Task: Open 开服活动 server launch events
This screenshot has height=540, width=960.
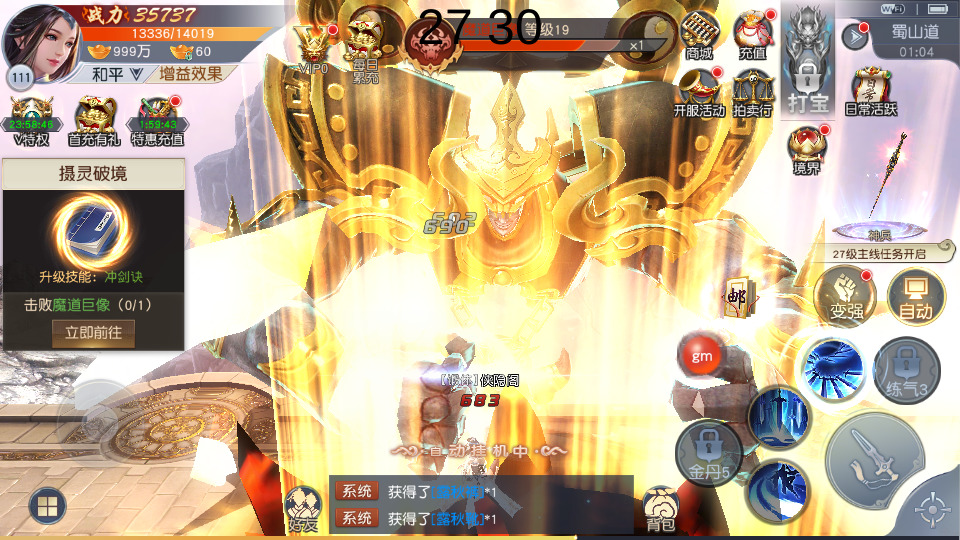Action: click(699, 92)
